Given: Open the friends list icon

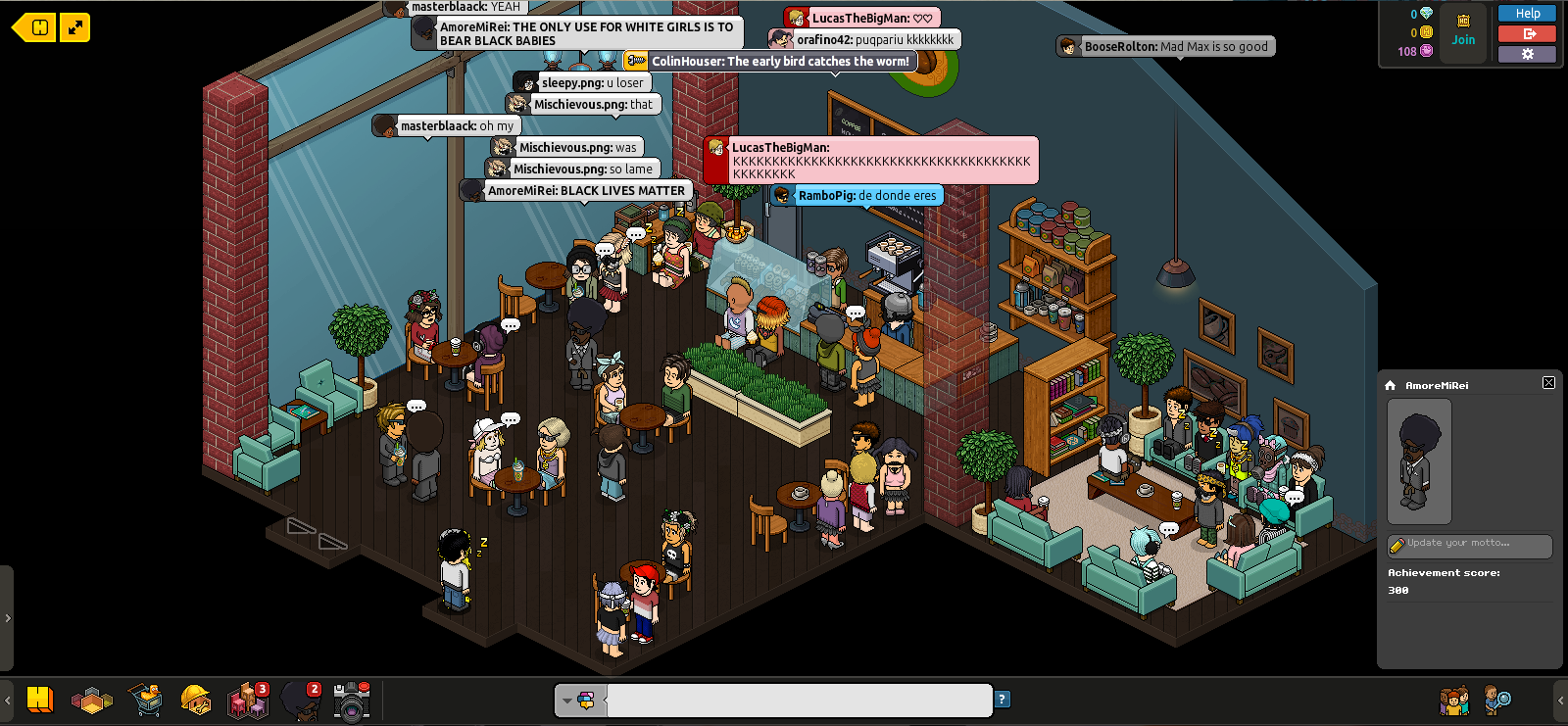Looking at the screenshot, I should 1454,701.
